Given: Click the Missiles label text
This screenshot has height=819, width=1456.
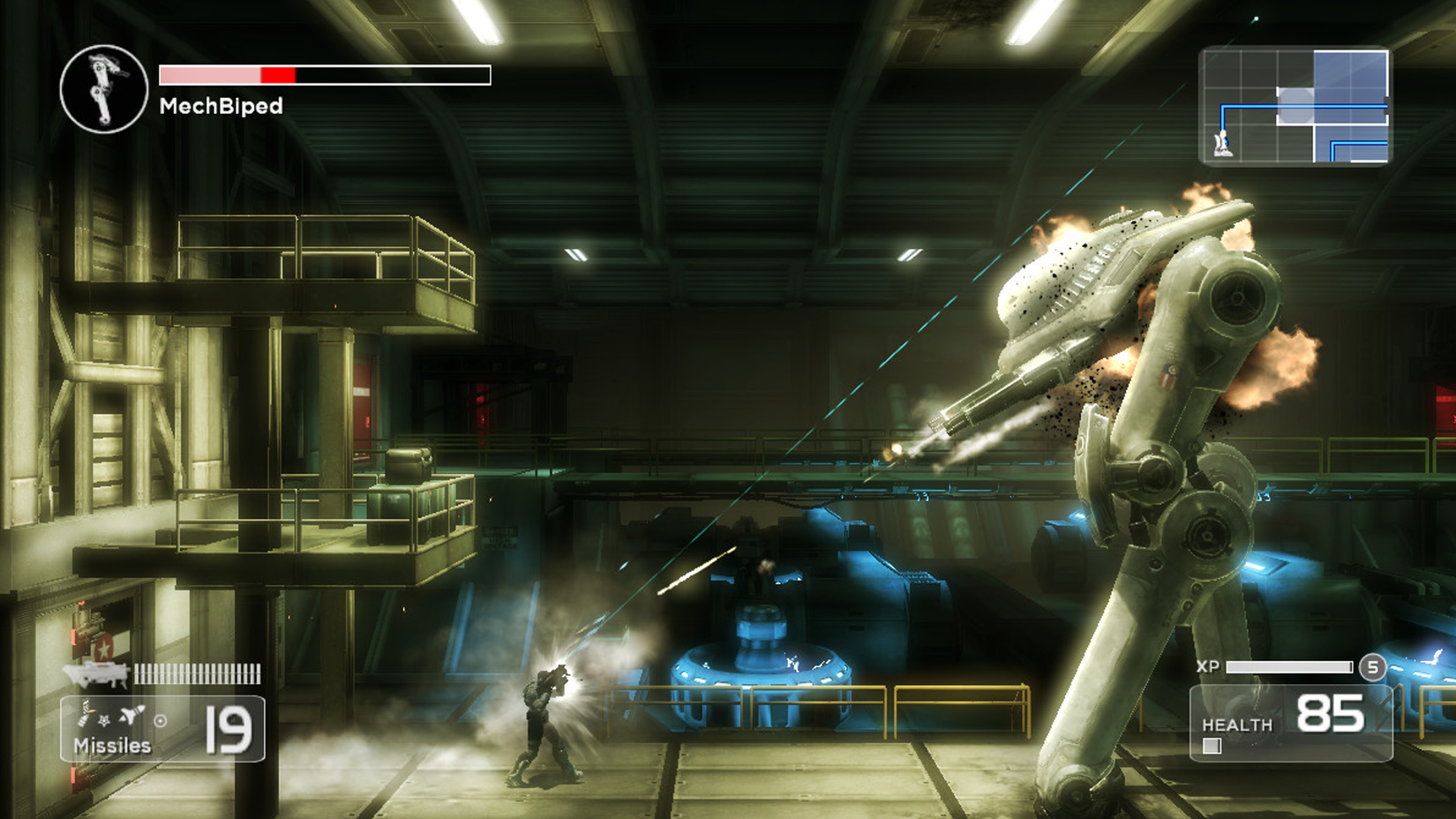Looking at the screenshot, I should (112, 745).
